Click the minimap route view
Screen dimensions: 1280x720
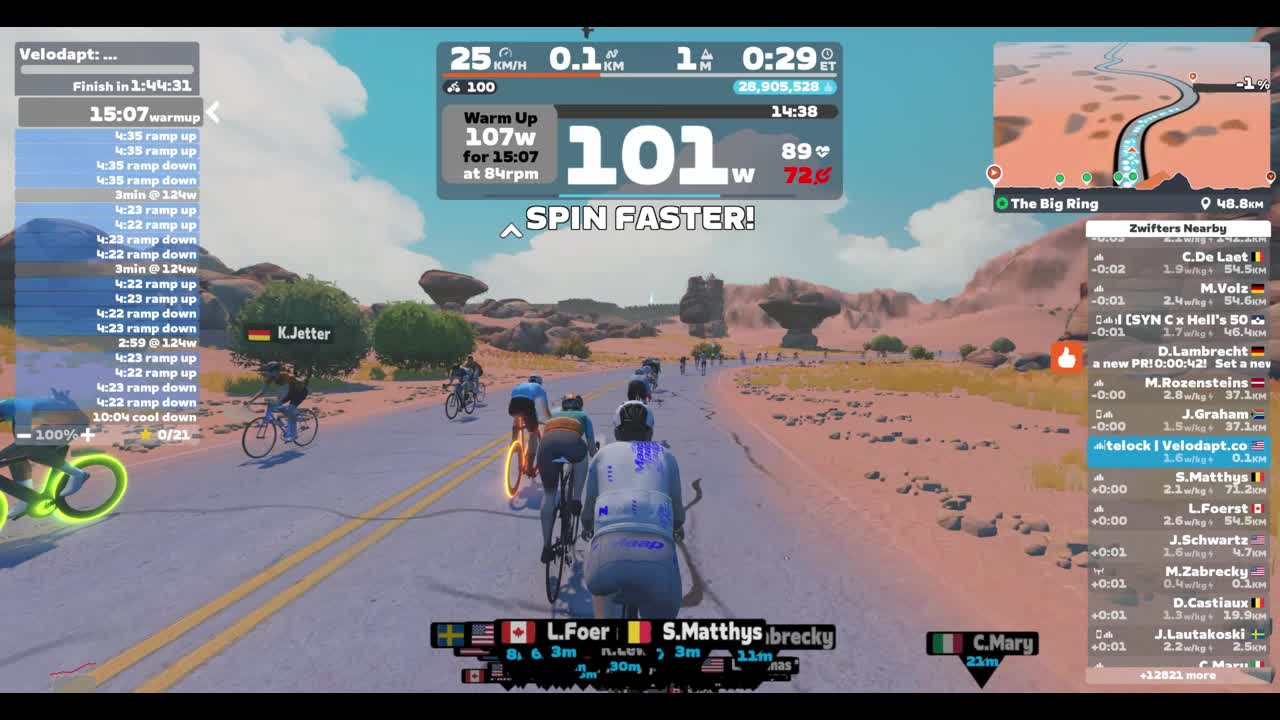click(x=1131, y=117)
